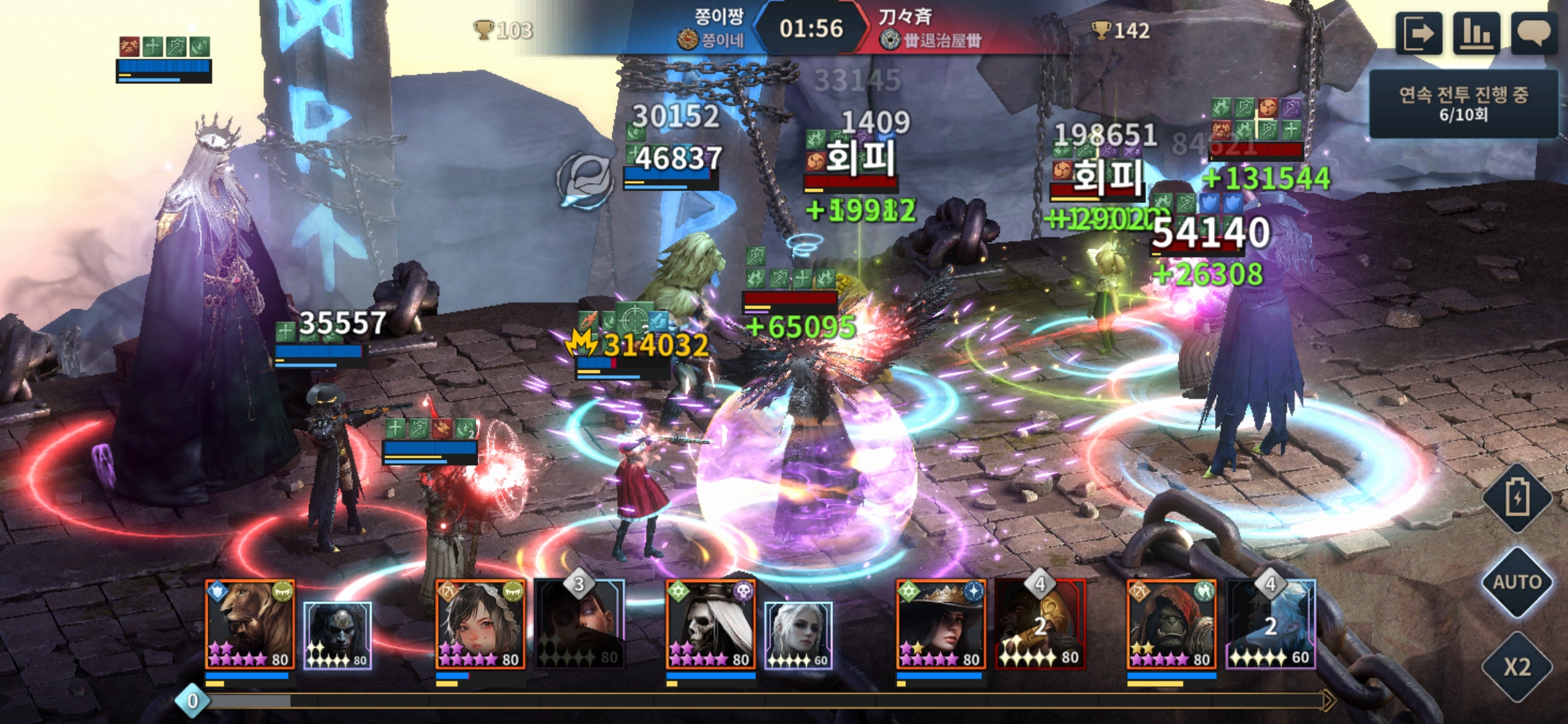Select the lion hero portrait
The width and height of the screenshot is (1568, 724).
(x=249, y=625)
